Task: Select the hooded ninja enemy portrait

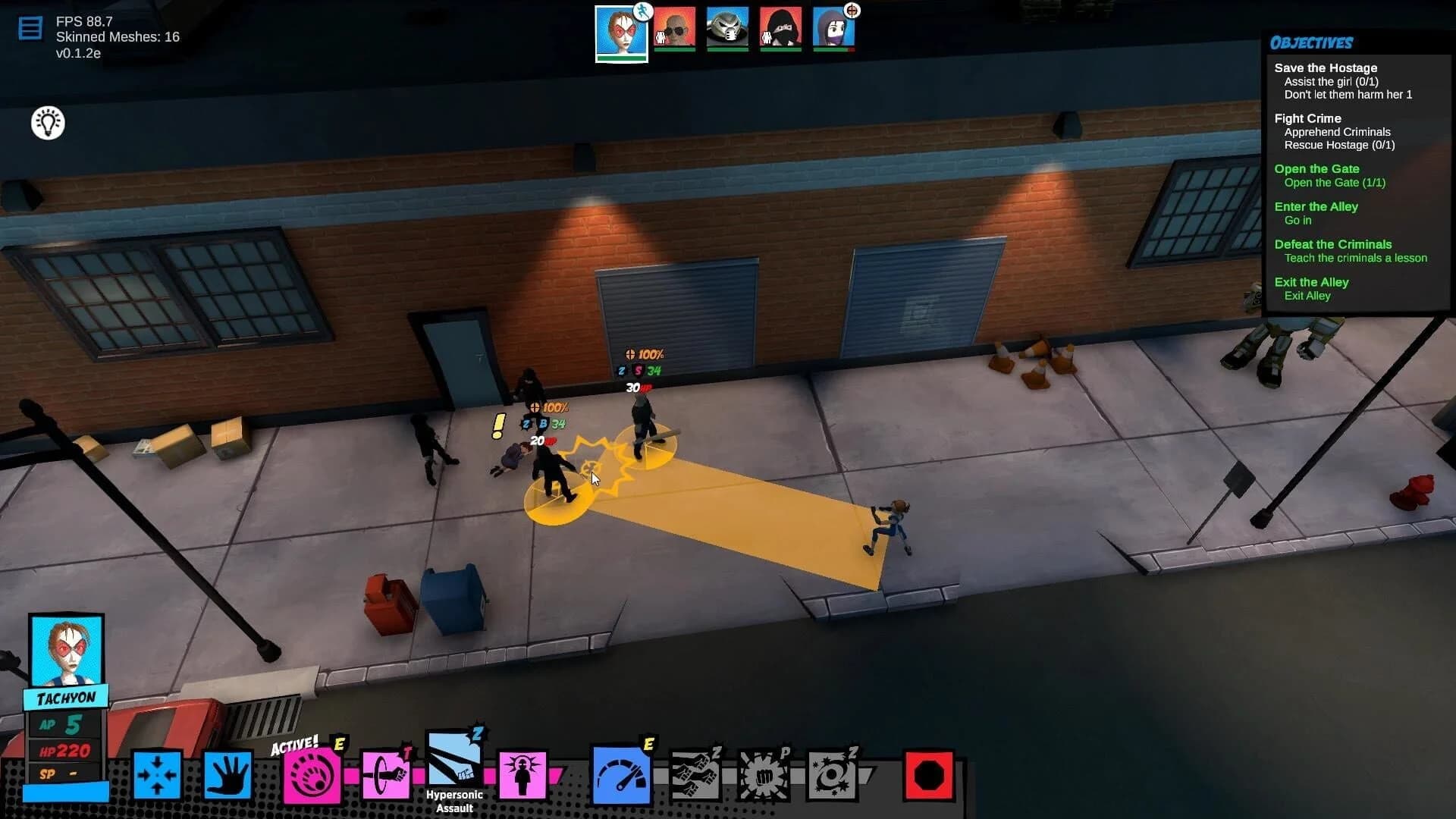Action: [781, 27]
